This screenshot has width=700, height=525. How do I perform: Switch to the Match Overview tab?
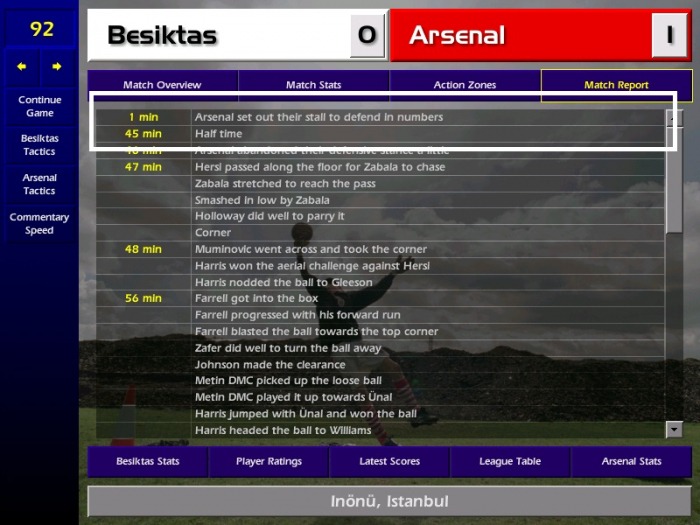click(x=162, y=85)
